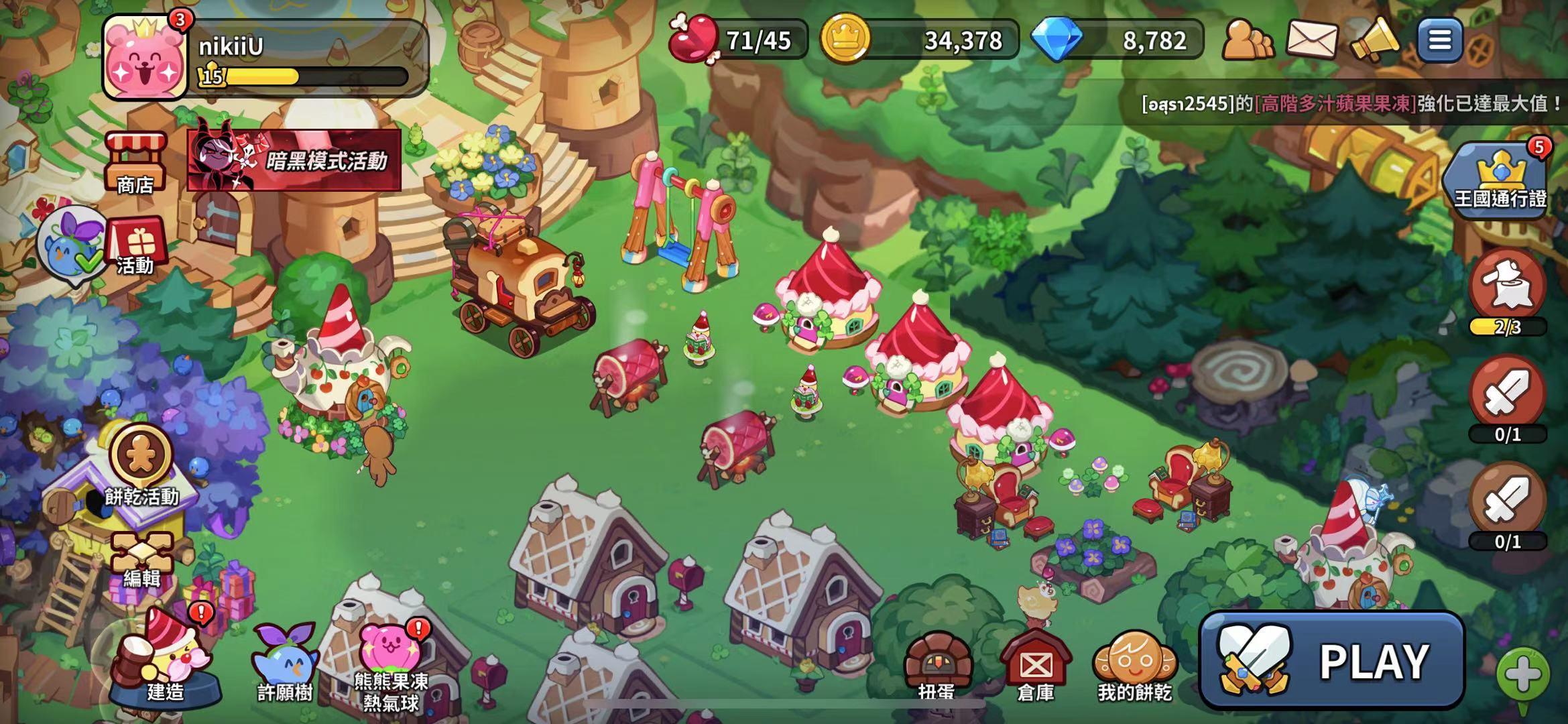
Task: Open nikiiU's player profile avatar
Action: 145,58
